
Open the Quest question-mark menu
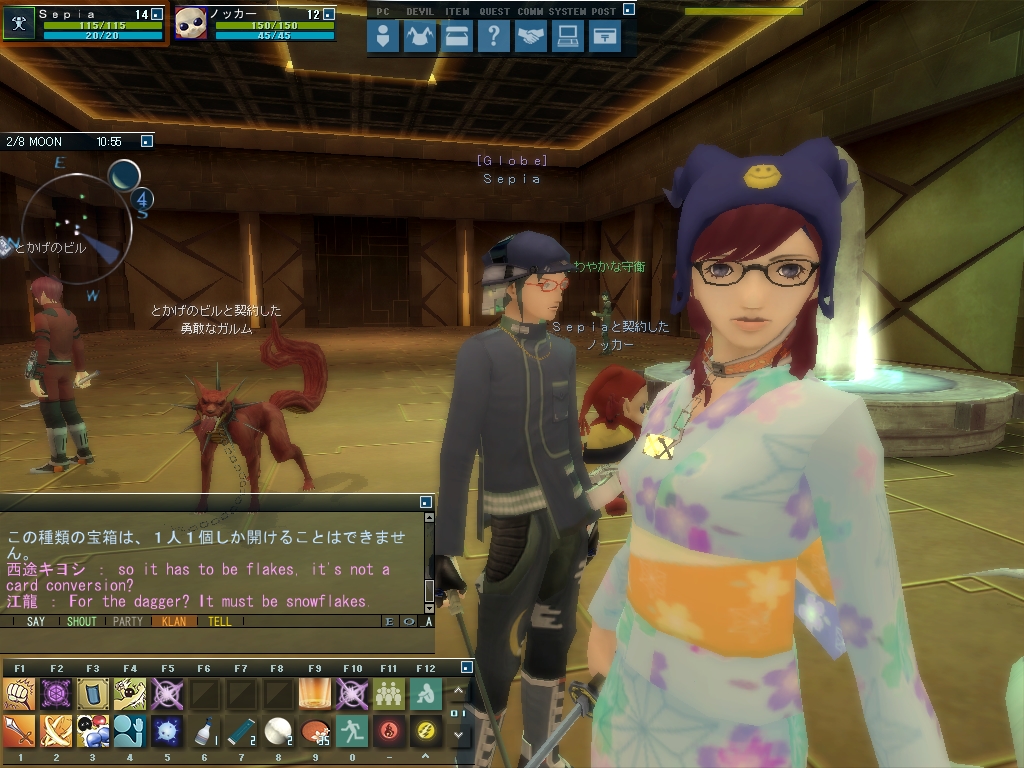point(494,37)
